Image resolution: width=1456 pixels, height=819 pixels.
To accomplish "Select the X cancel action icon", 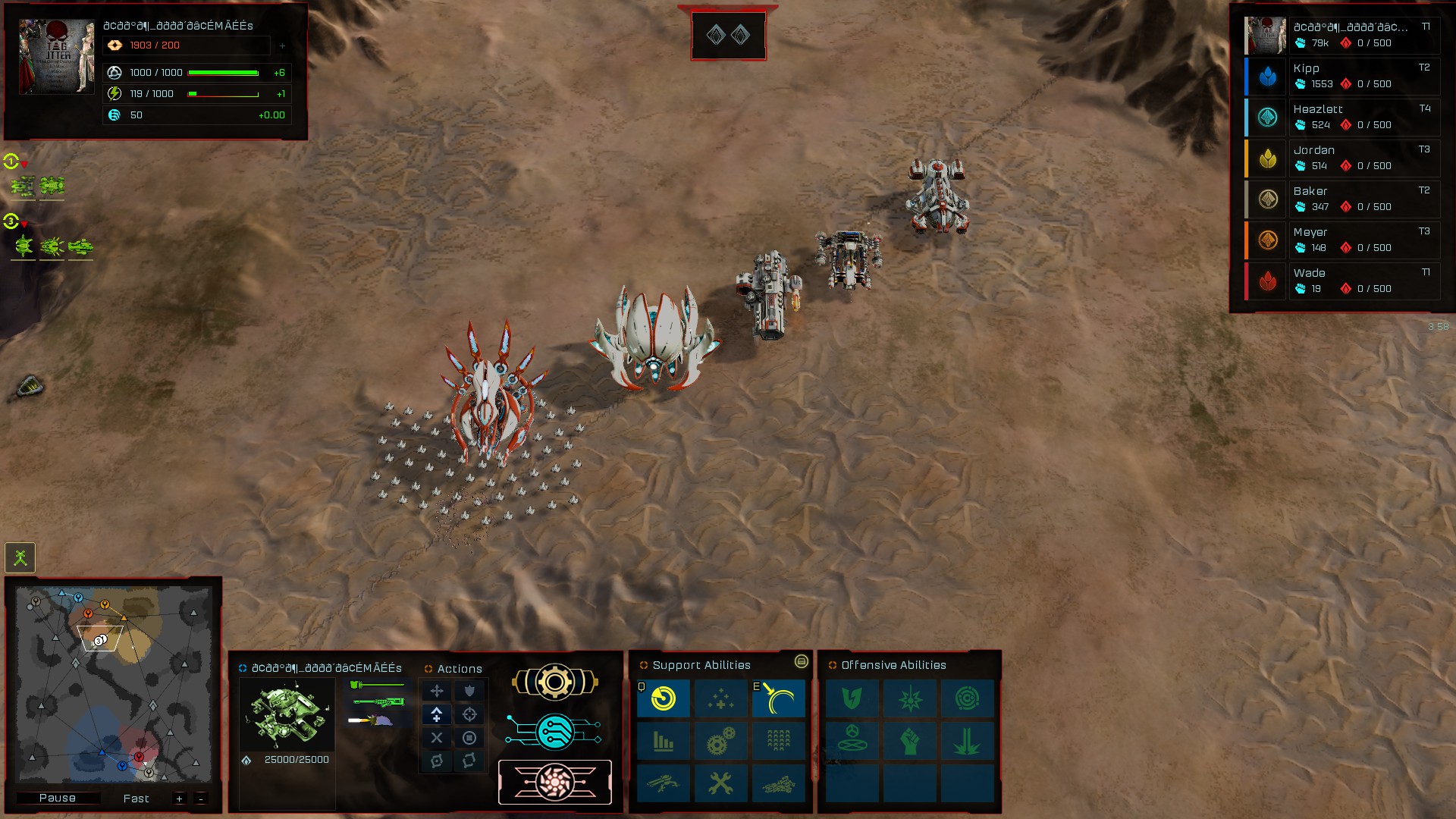I will (x=436, y=736).
